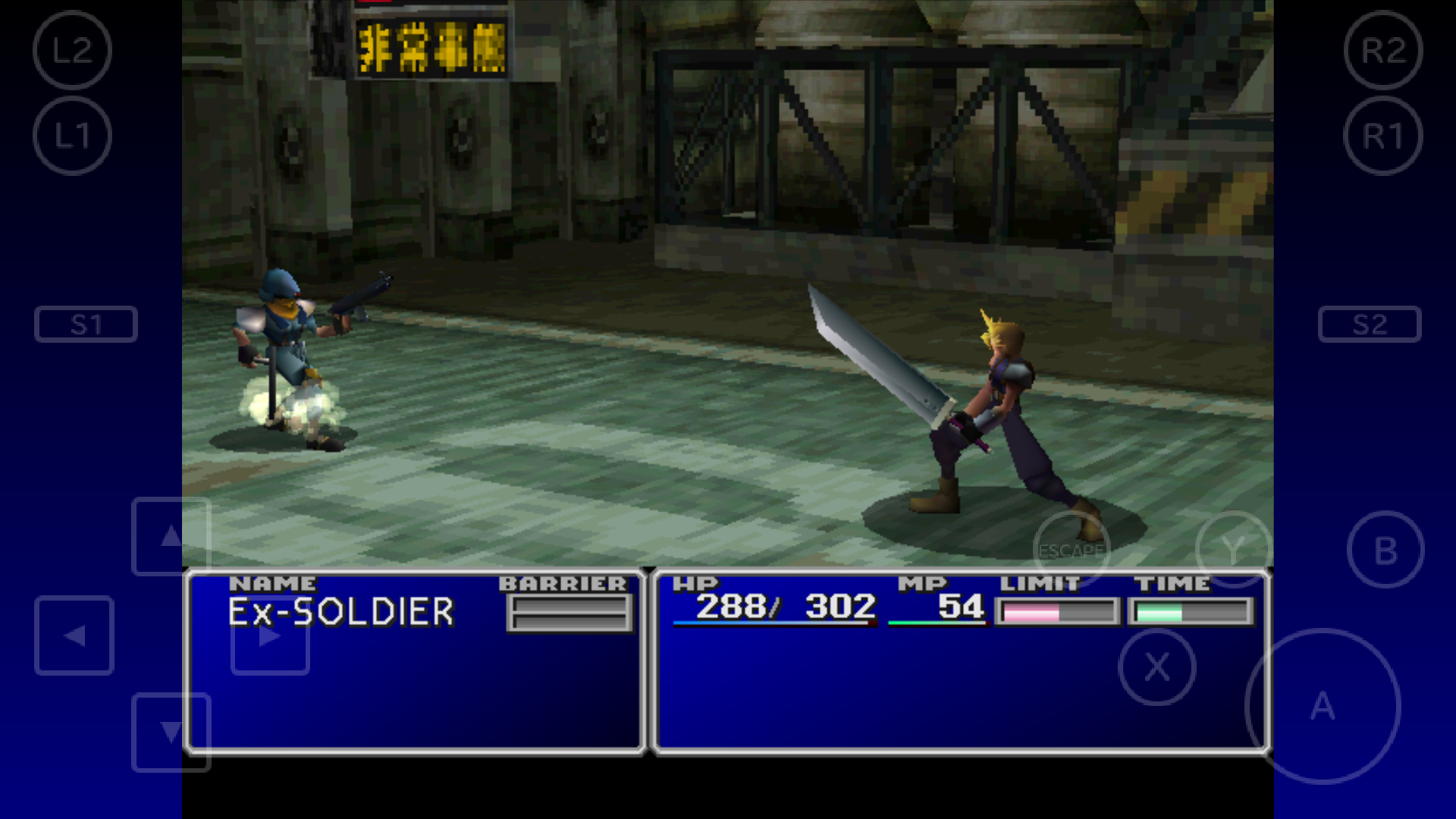The height and width of the screenshot is (819, 1456).
Task: Click the S1 virtual button
Action: coord(86,325)
